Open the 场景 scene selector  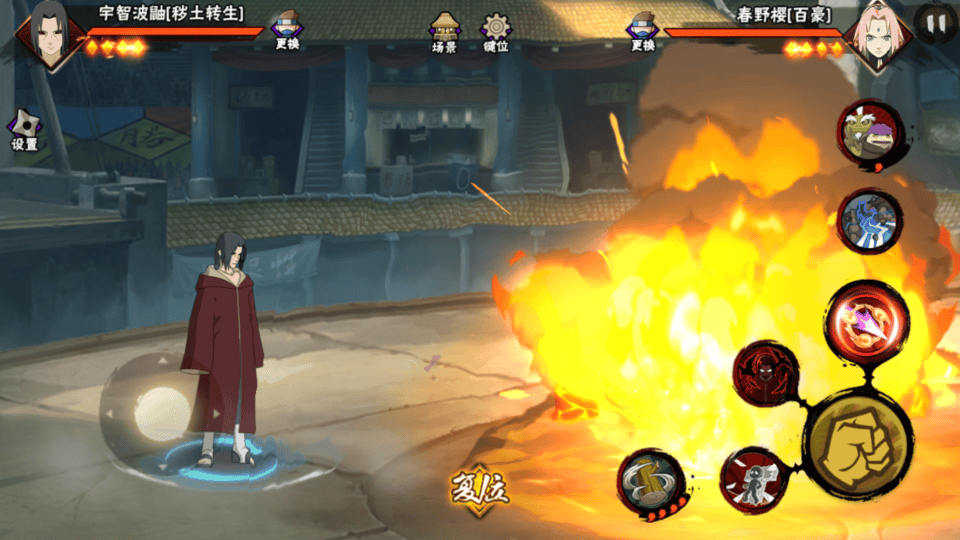445,31
